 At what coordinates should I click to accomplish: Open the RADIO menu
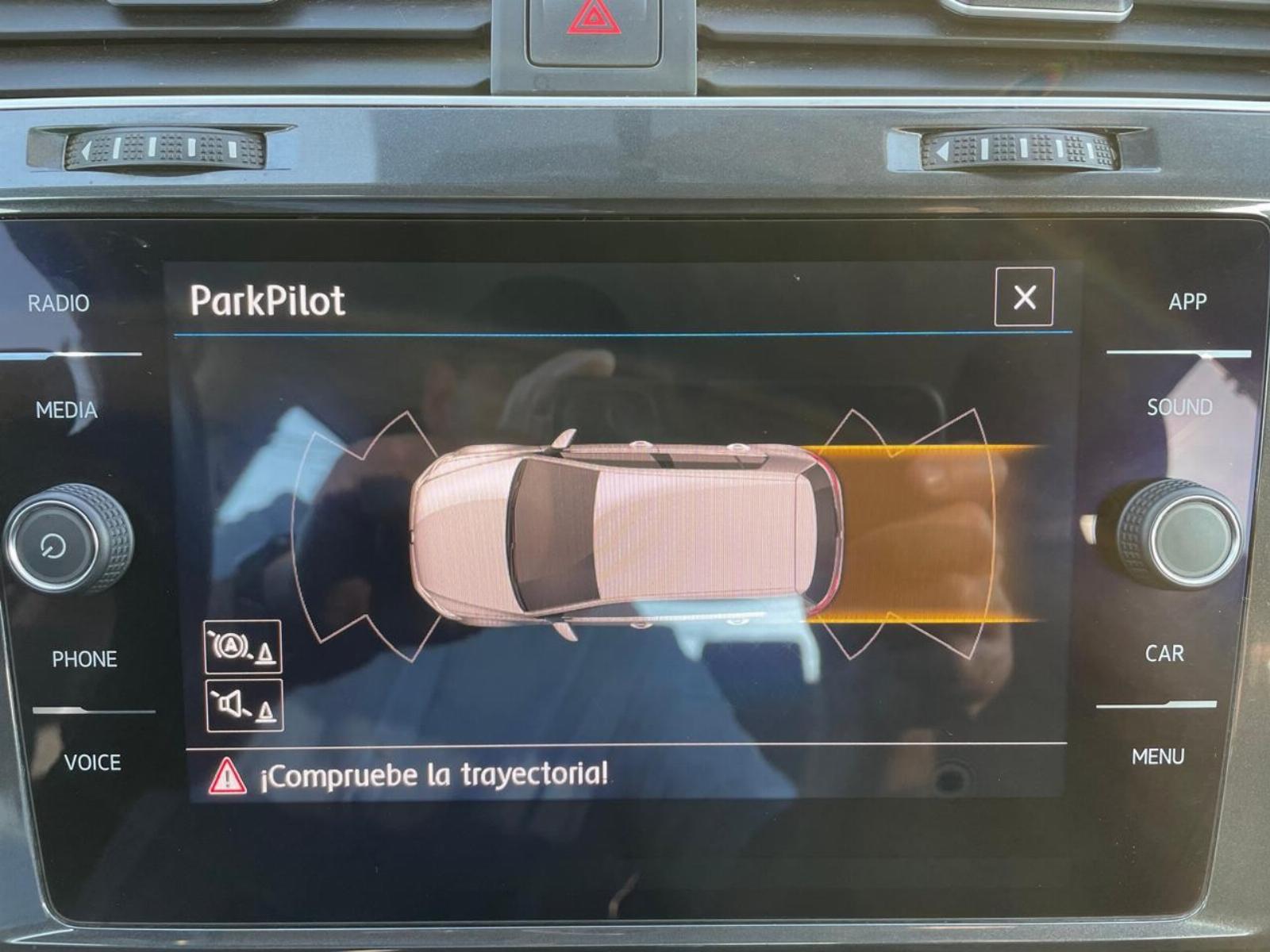59,303
